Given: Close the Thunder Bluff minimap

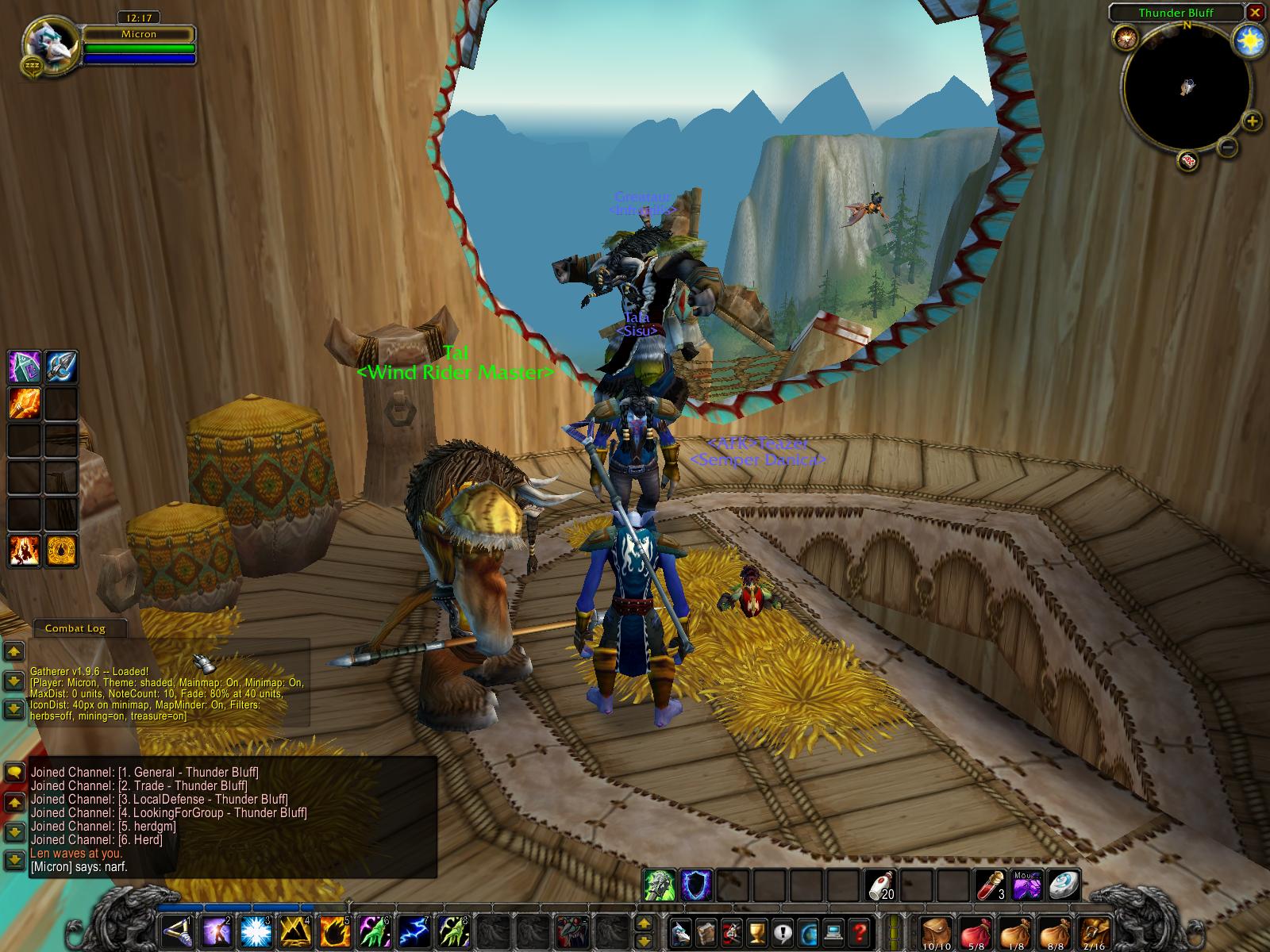Looking at the screenshot, I should [x=1255, y=13].
